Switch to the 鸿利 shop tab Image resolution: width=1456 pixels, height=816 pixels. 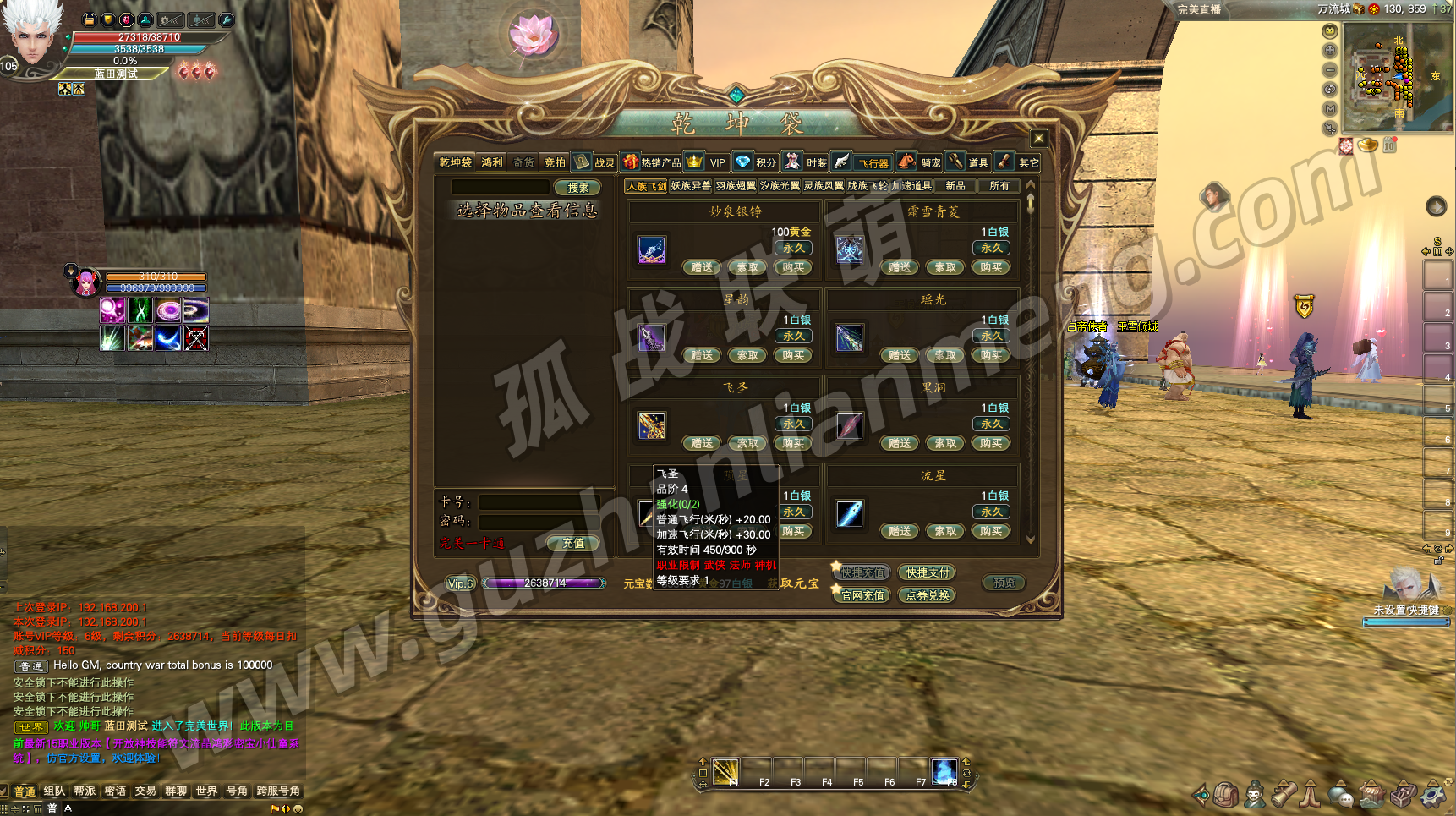(491, 162)
